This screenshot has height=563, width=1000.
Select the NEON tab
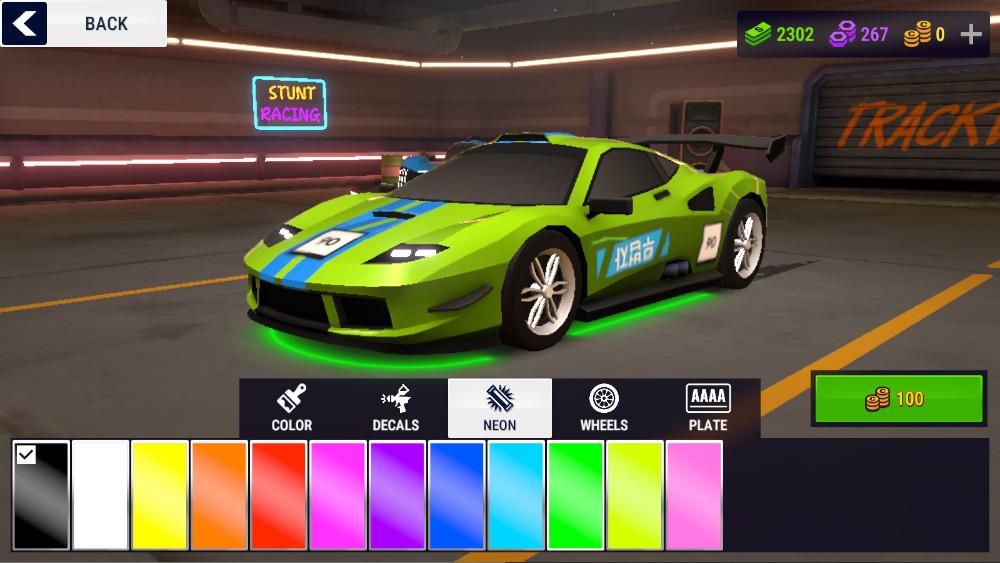(x=500, y=408)
